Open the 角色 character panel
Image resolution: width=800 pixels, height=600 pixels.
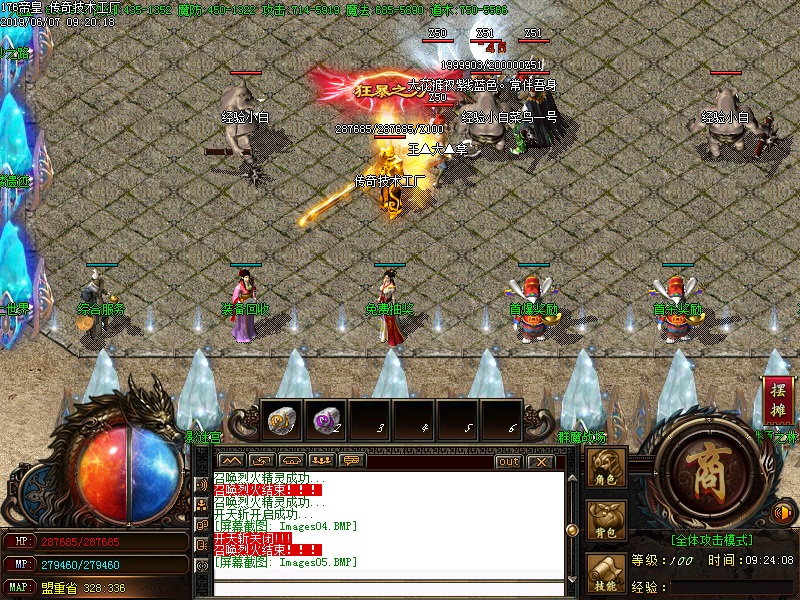click(606, 470)
